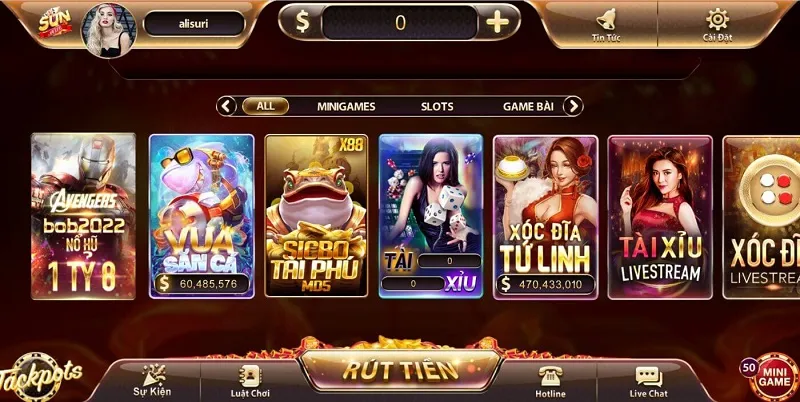Click the right category arrow
Screen dimensions: 800x402
coord(573,106)
